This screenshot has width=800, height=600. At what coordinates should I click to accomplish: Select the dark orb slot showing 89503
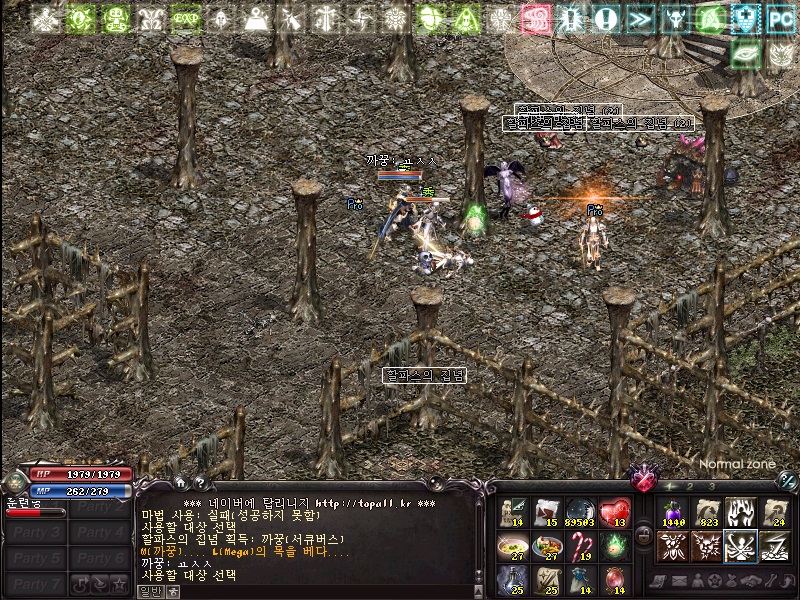pyautogui.click(x=580, y=512)
